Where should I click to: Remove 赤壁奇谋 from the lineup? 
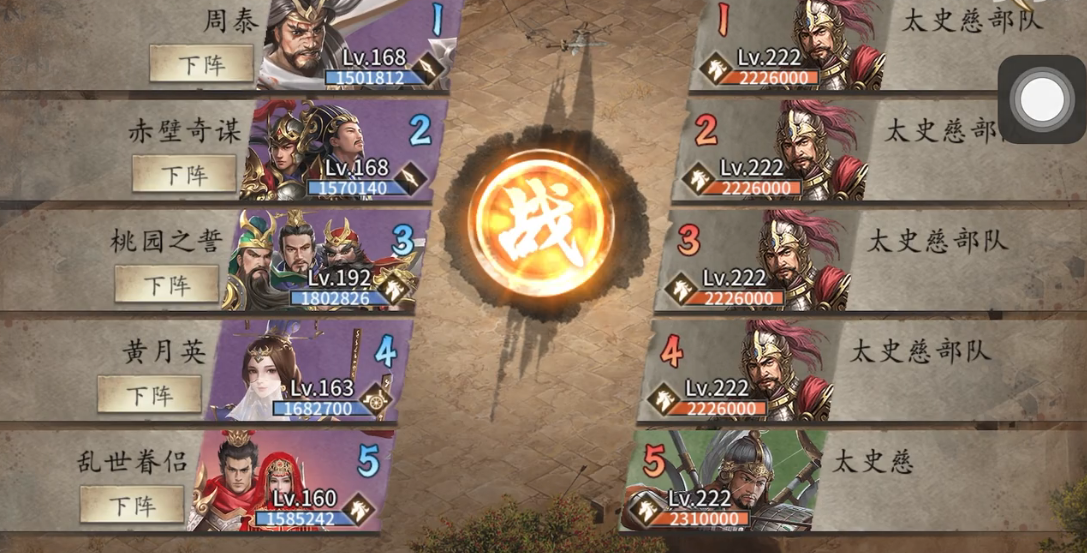tap(184, 174)
